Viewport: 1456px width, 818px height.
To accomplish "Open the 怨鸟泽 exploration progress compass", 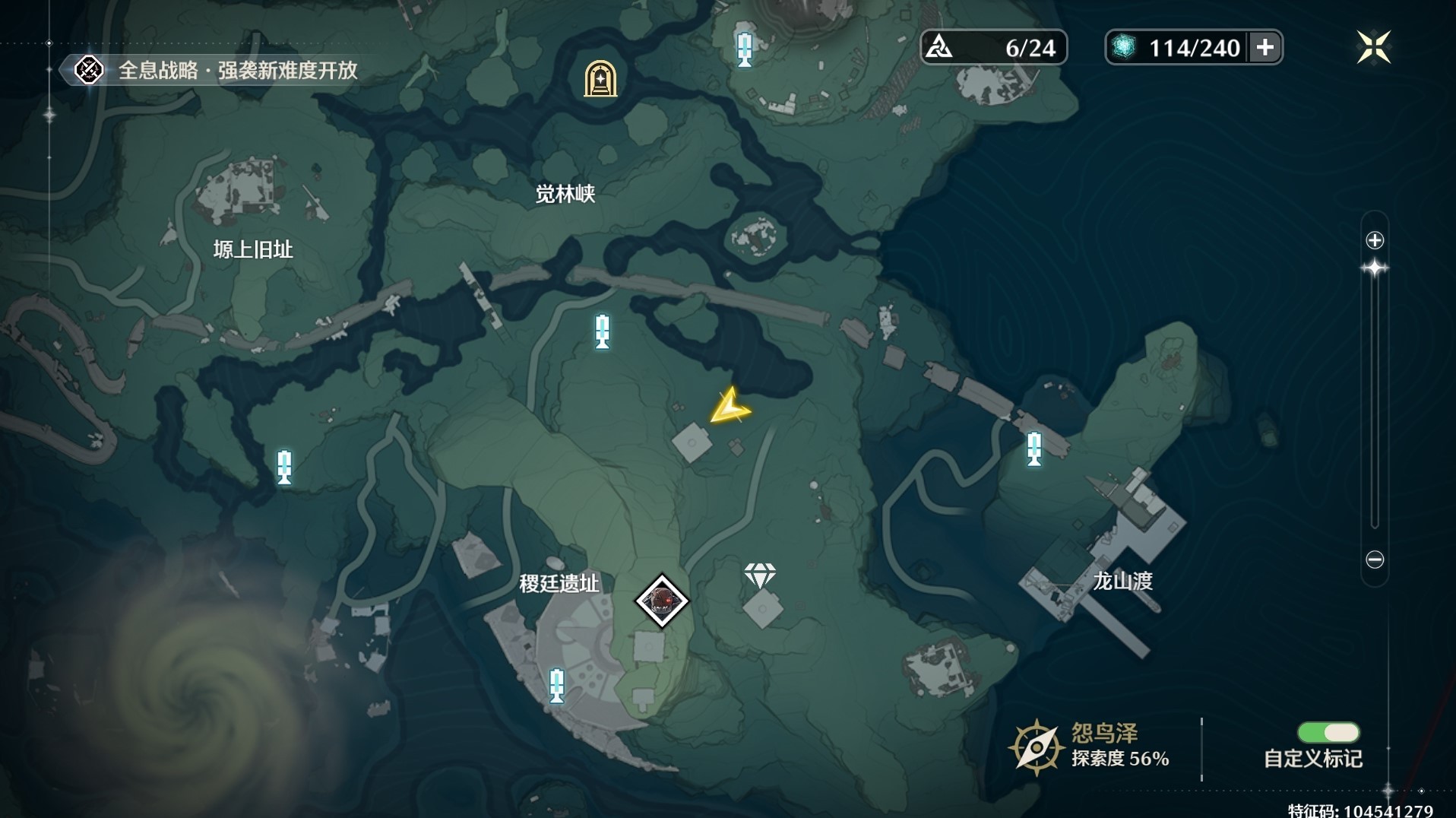I will point(1035,748).
